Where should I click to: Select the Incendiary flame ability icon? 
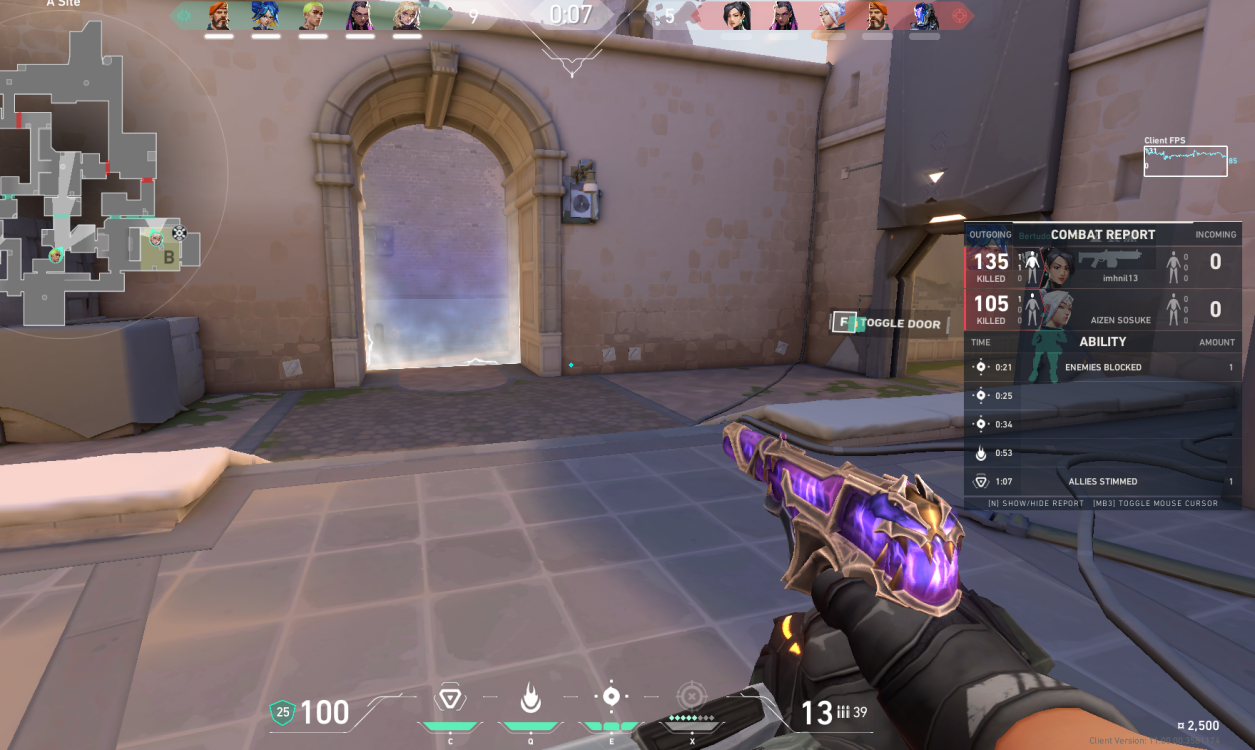531,697
